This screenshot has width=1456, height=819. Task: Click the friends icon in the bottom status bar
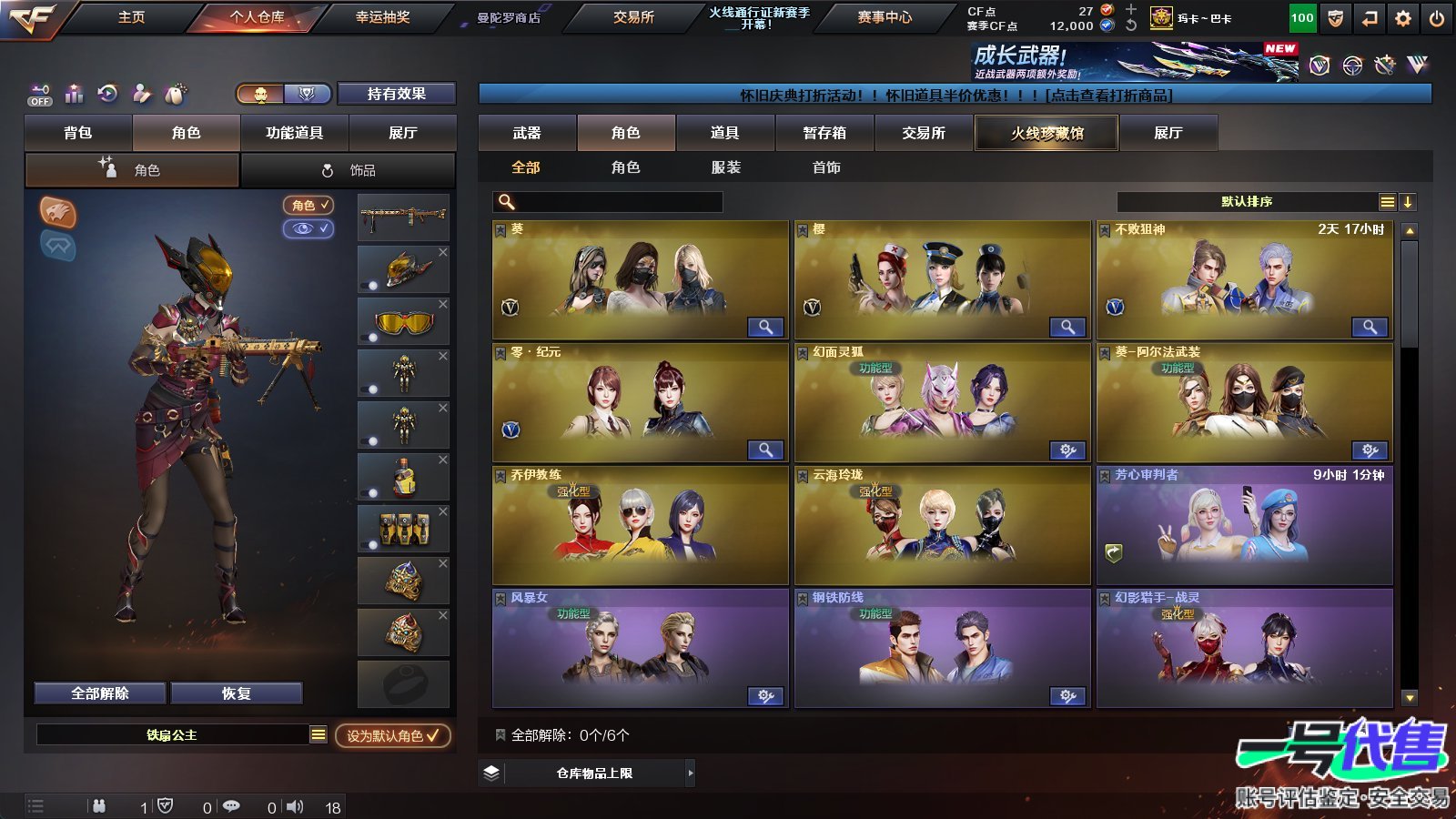pos(98,806)
